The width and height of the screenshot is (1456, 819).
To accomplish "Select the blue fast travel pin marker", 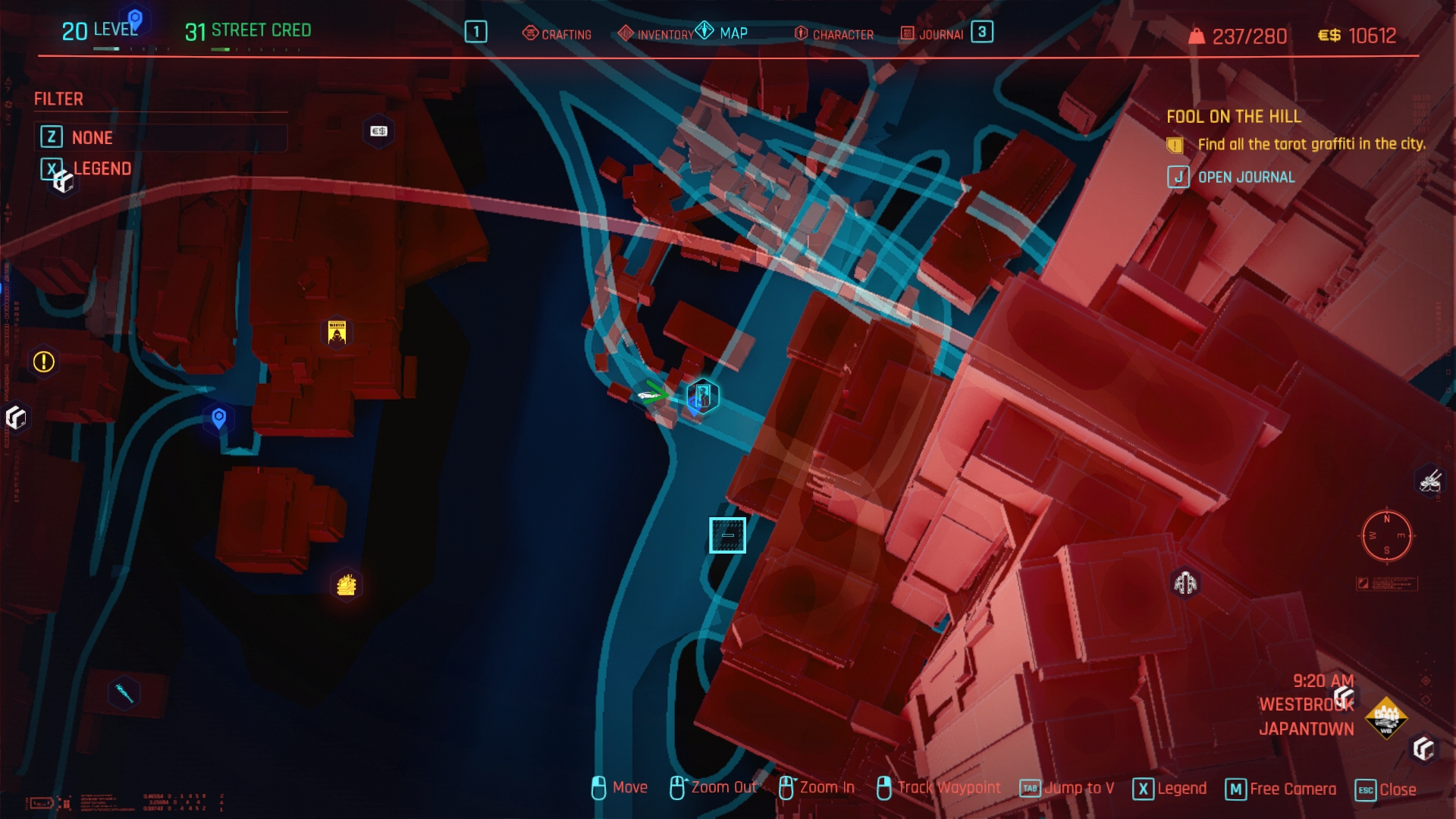I will click(x=219, y=418).
